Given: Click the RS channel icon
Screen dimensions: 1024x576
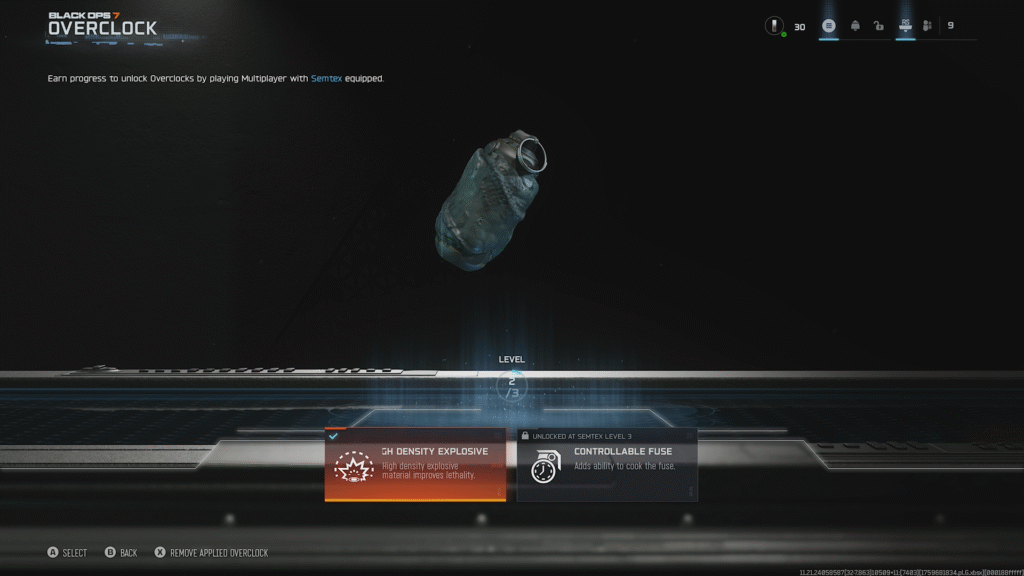Looking at the screenshot, I should click(x=905, y=25).
